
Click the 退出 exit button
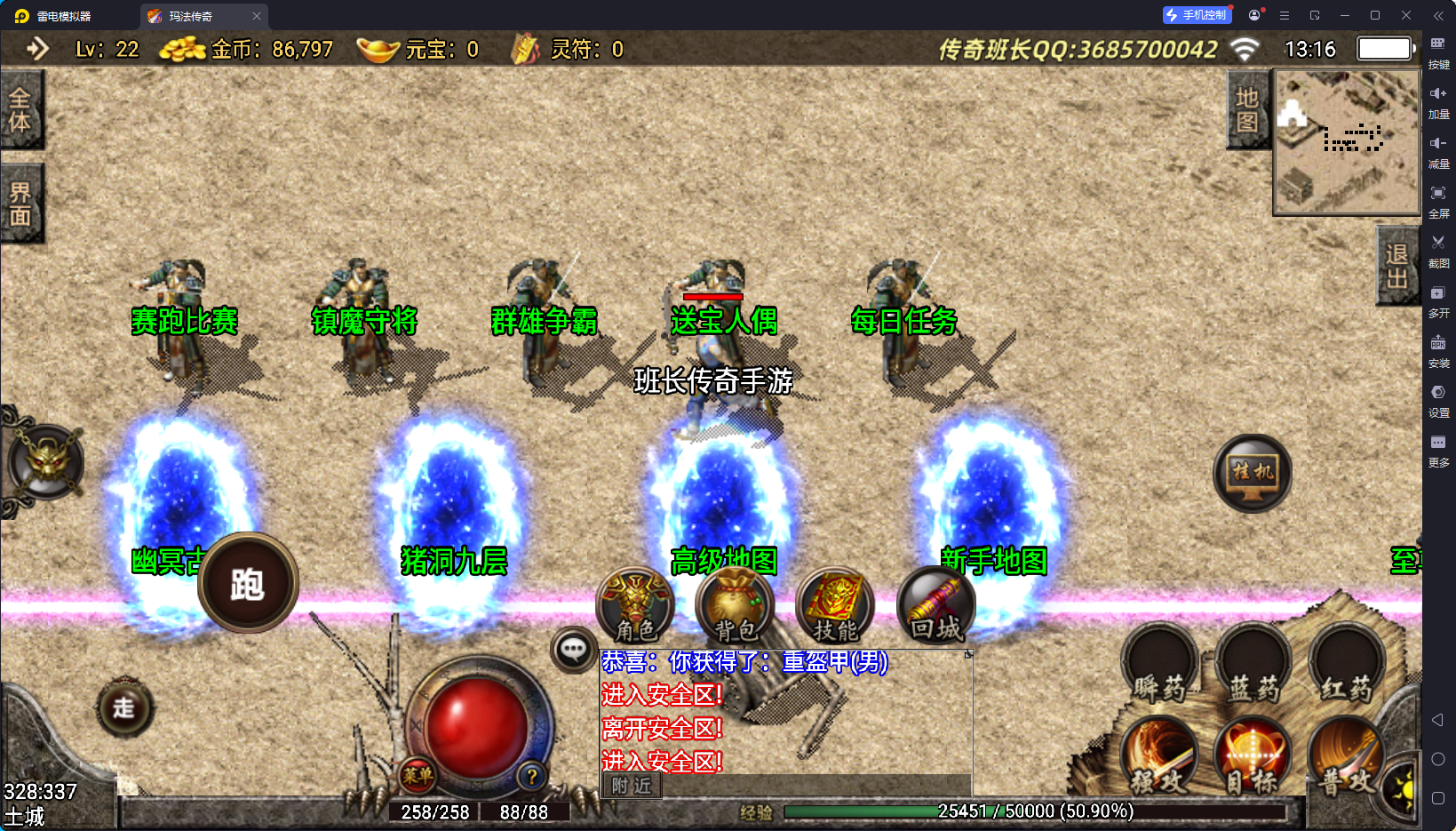[1396, 266]
